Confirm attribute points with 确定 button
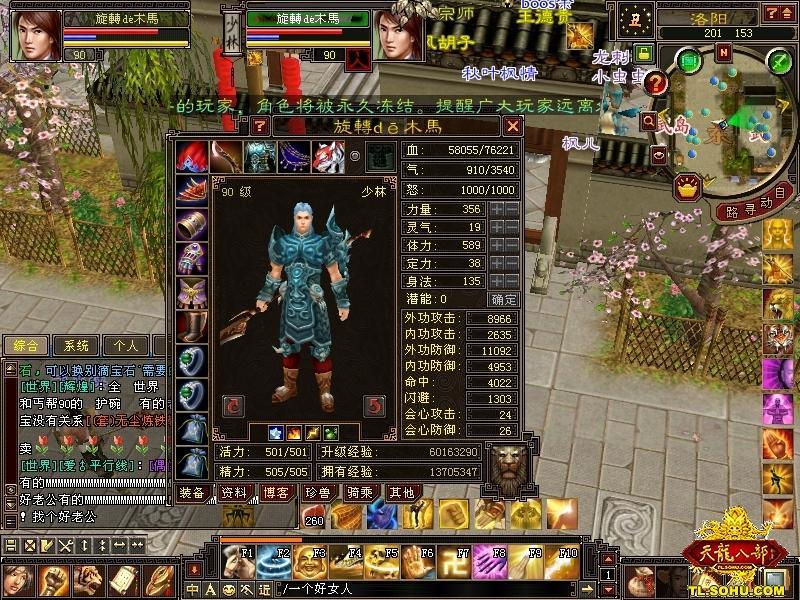This screenshot has width=800, height=600. coord(503,299)
